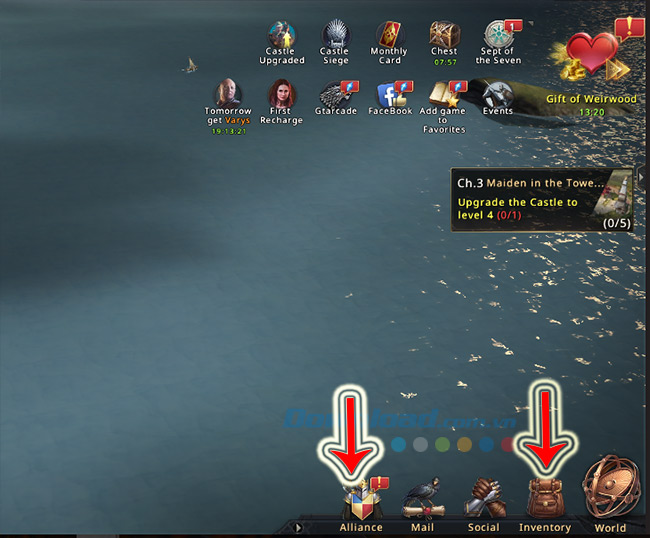
Task: Open the Castle Siege event
Action: coord(334,36)
